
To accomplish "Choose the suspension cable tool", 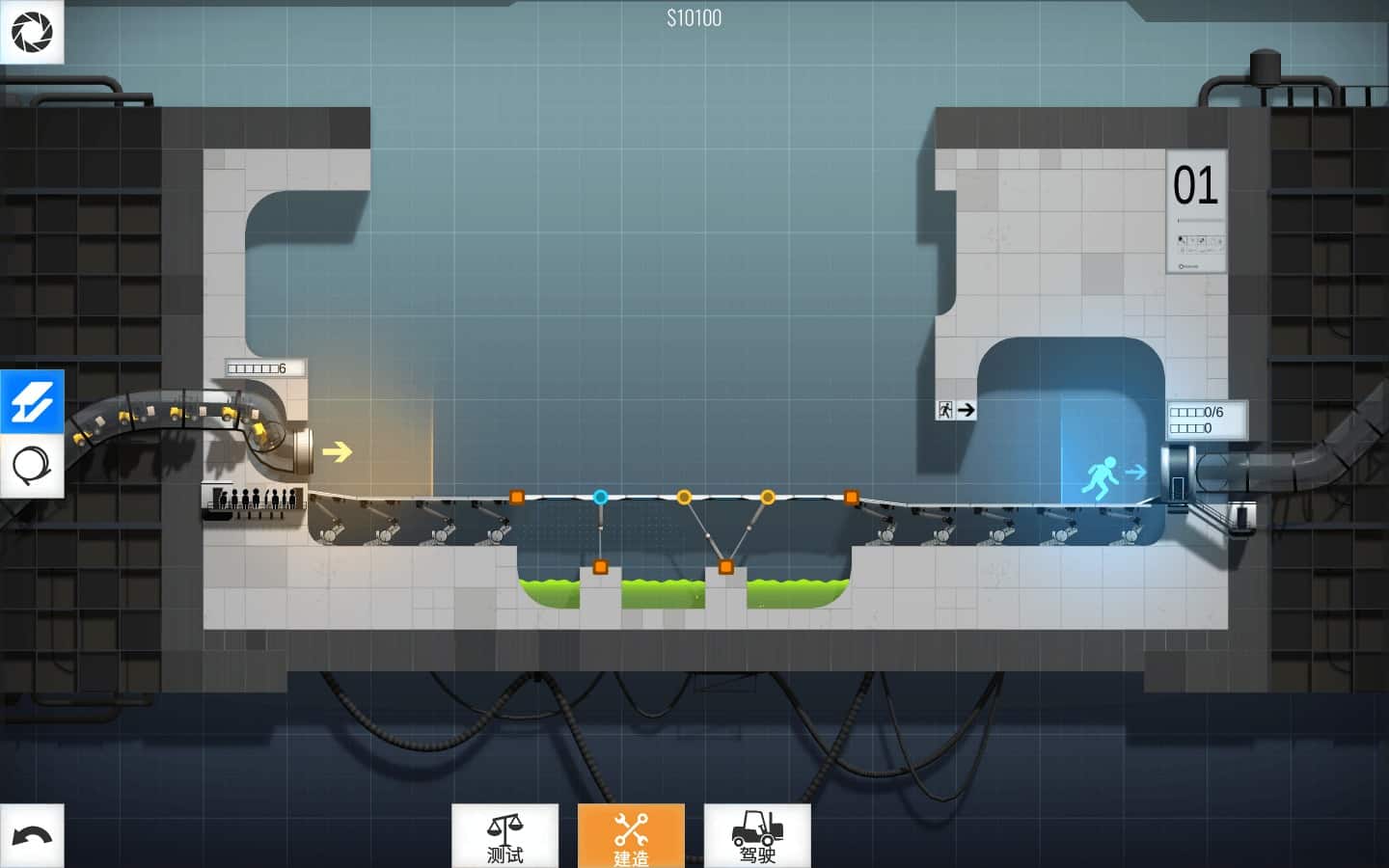I will 32,467.
